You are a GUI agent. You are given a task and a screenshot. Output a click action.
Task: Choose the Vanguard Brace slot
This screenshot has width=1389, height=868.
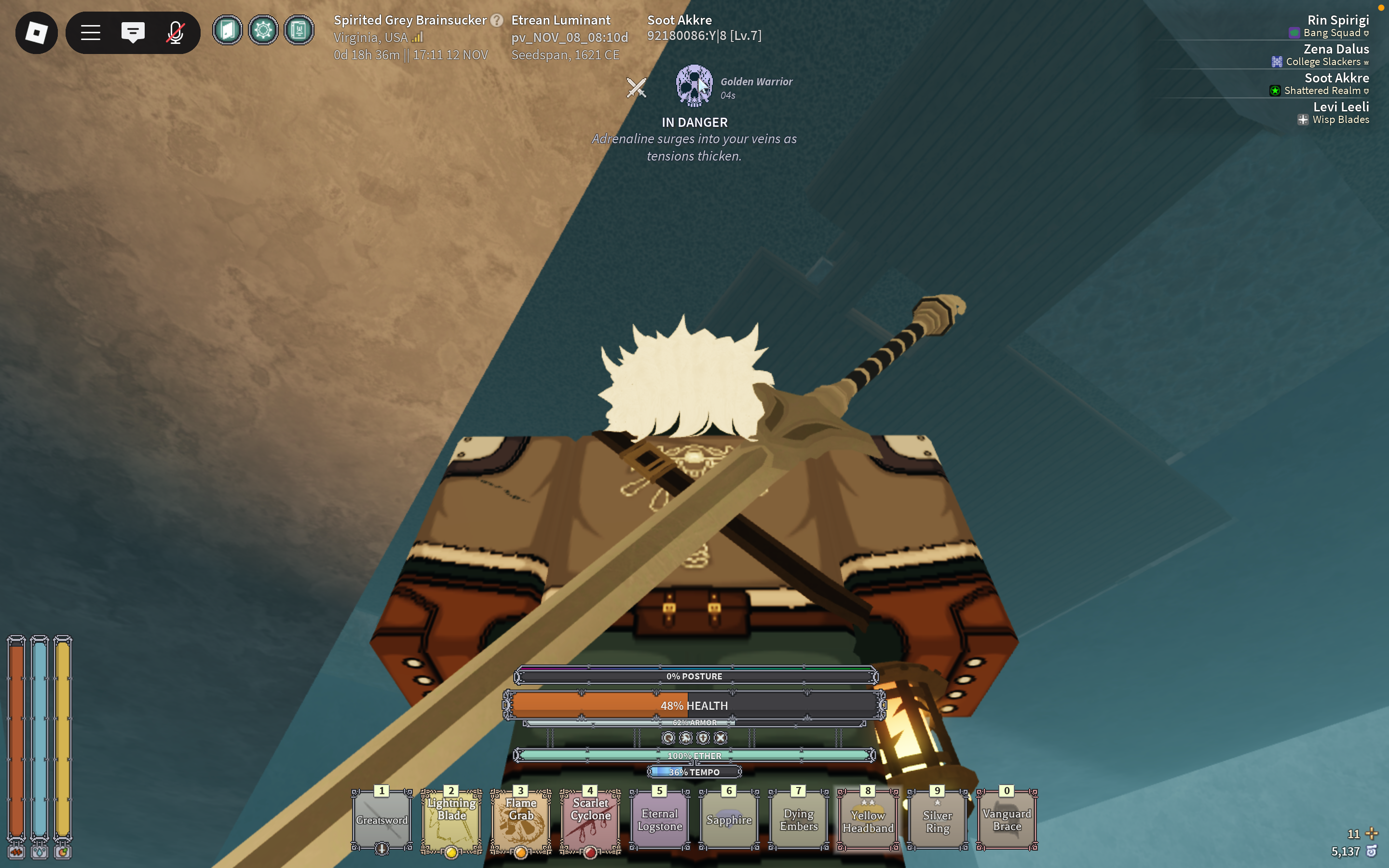click(1007, 820)
